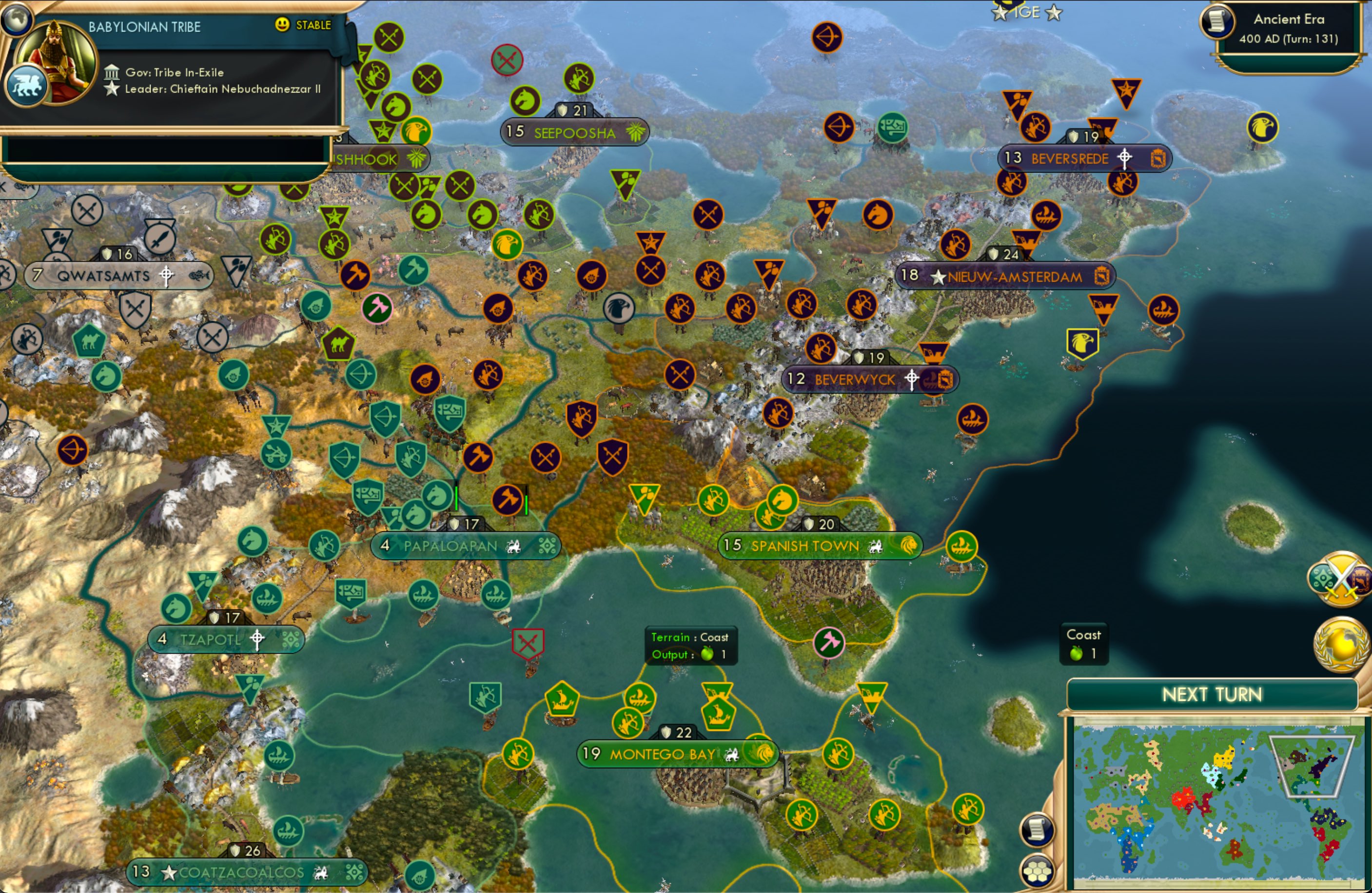
Task: Click the STABLE smiley happiness indicator
Action: coord(282,25)
